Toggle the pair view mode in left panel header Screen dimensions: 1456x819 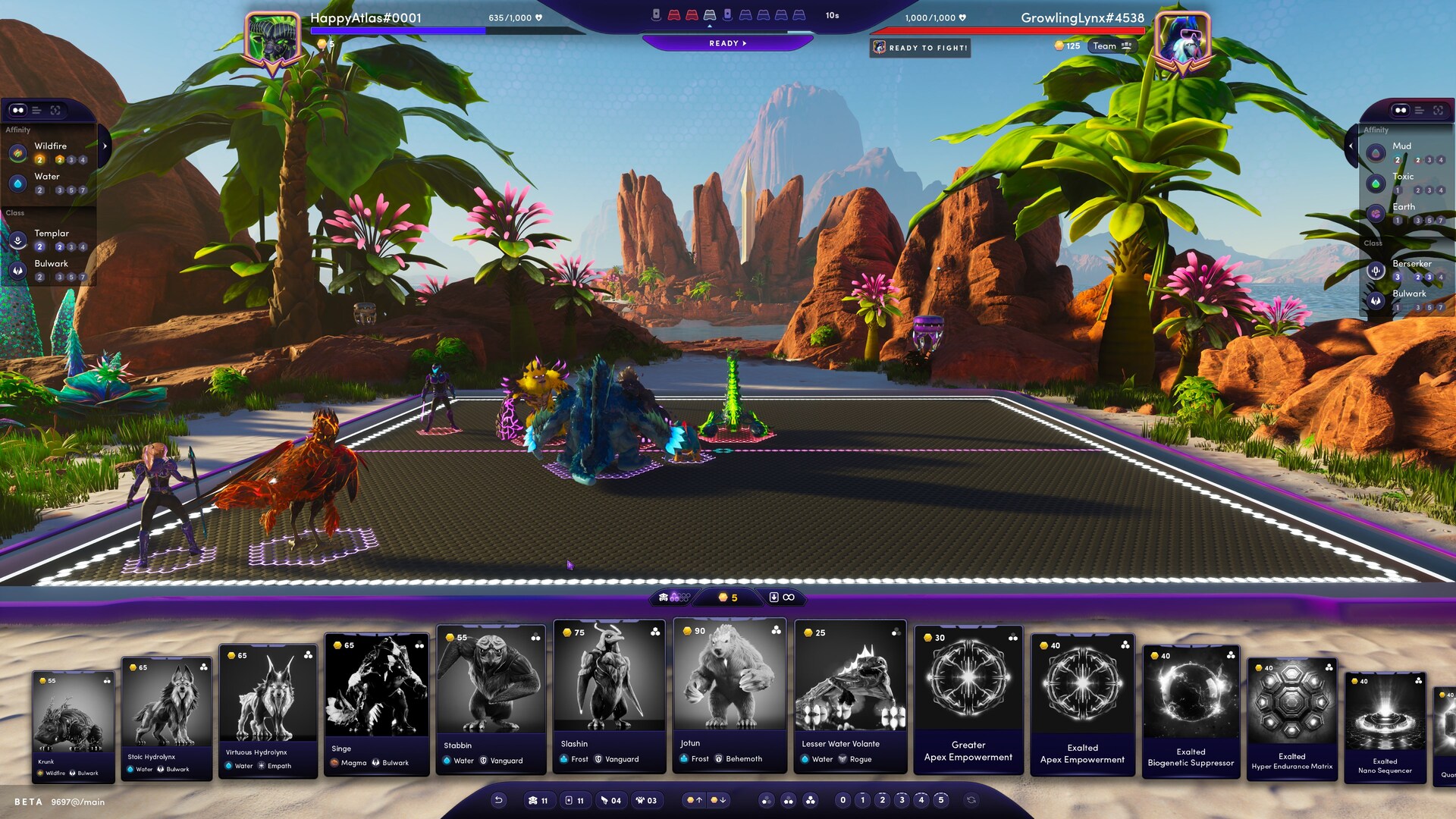pos(18,110)
